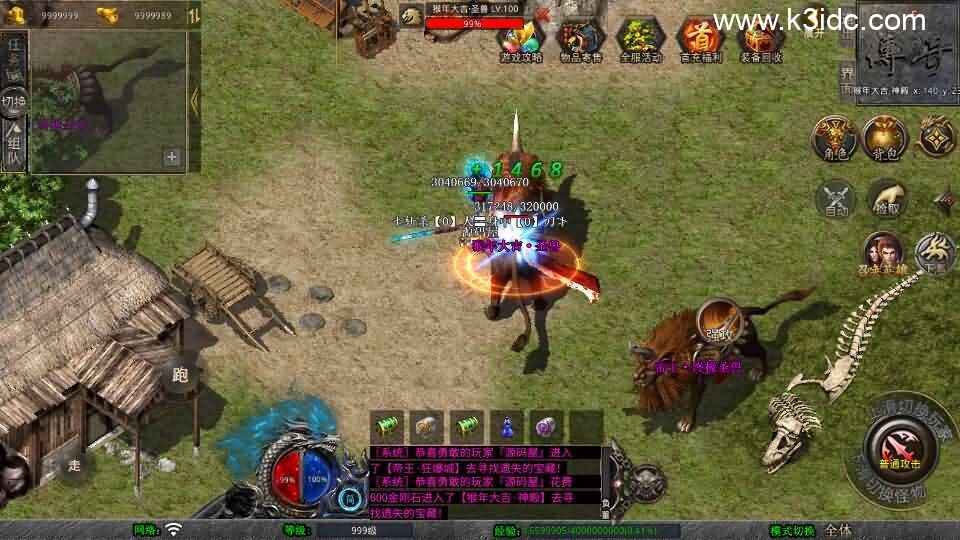Screen dimensions: 960x540
Task: Open the 组队 team tab
Action: [14, 146]
